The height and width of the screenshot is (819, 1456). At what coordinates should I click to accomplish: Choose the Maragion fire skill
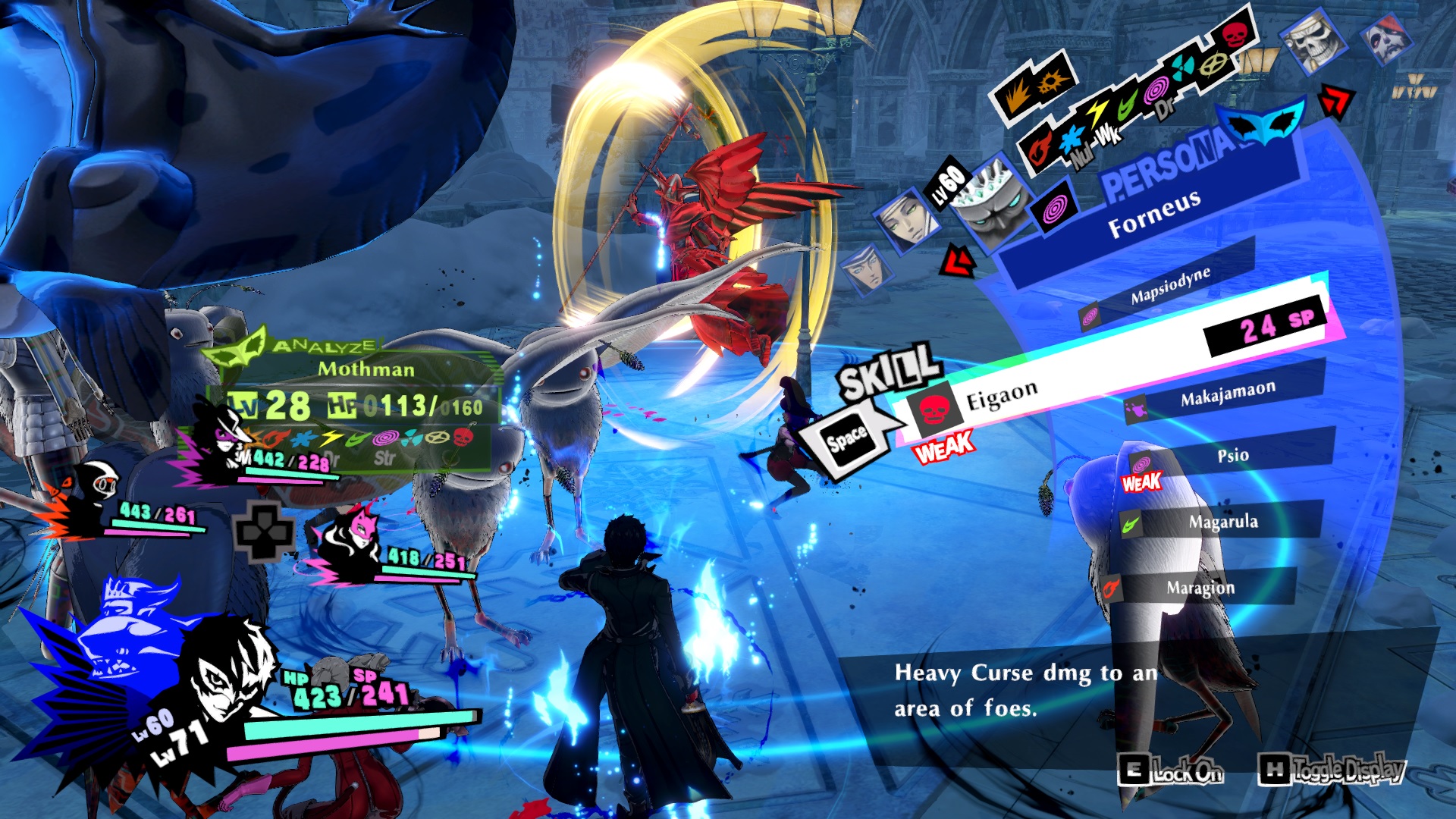[1200, 588]
